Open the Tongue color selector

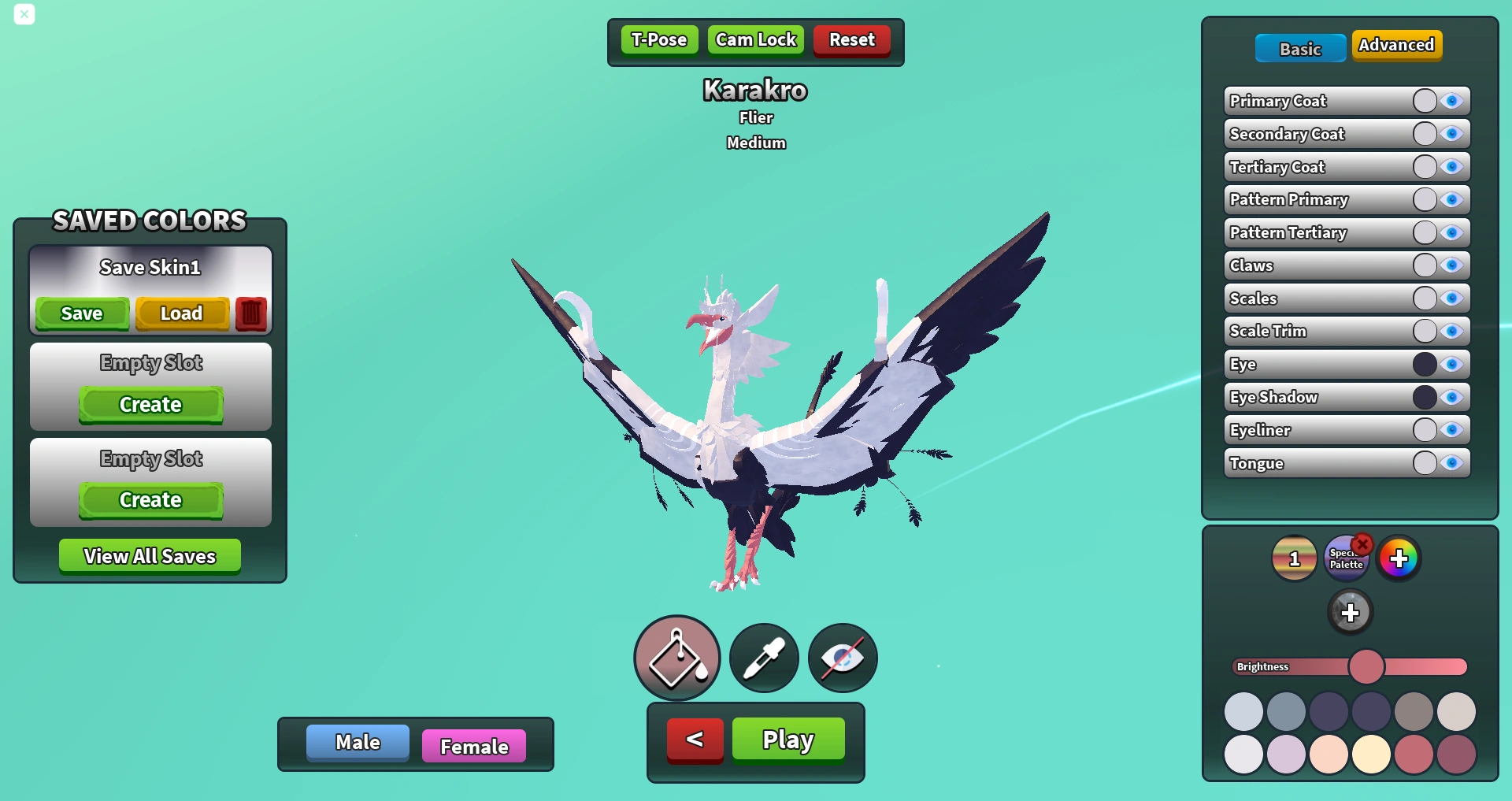tap(1424, 463)
